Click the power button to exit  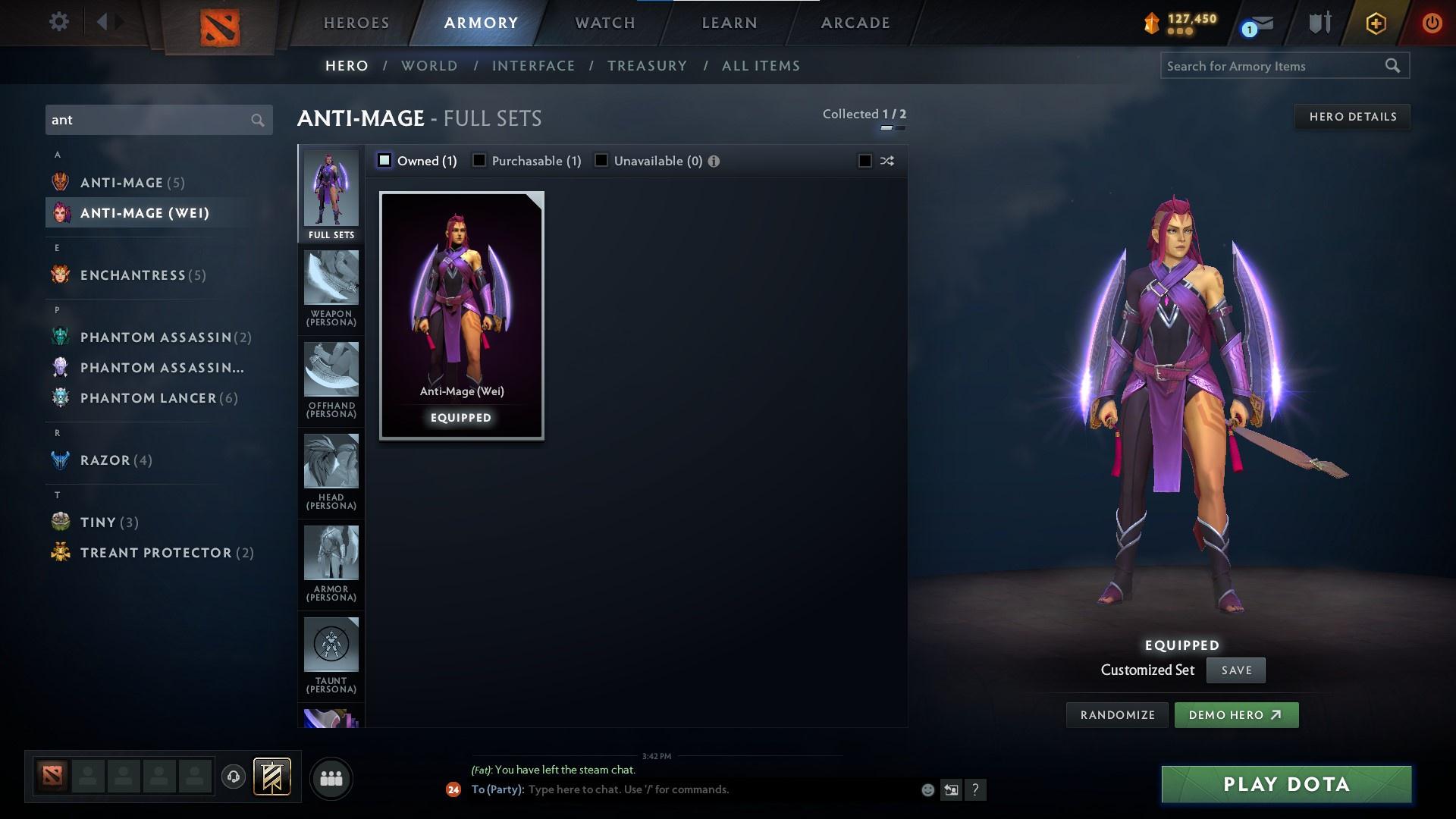click(1433, 23)
